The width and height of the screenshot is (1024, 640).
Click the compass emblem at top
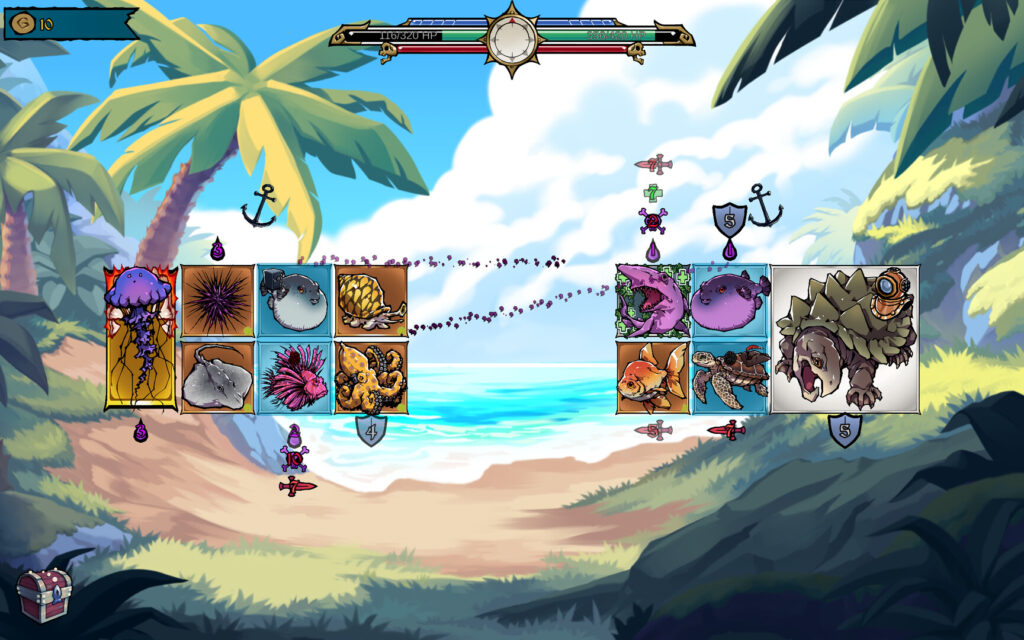click(512, 38)
